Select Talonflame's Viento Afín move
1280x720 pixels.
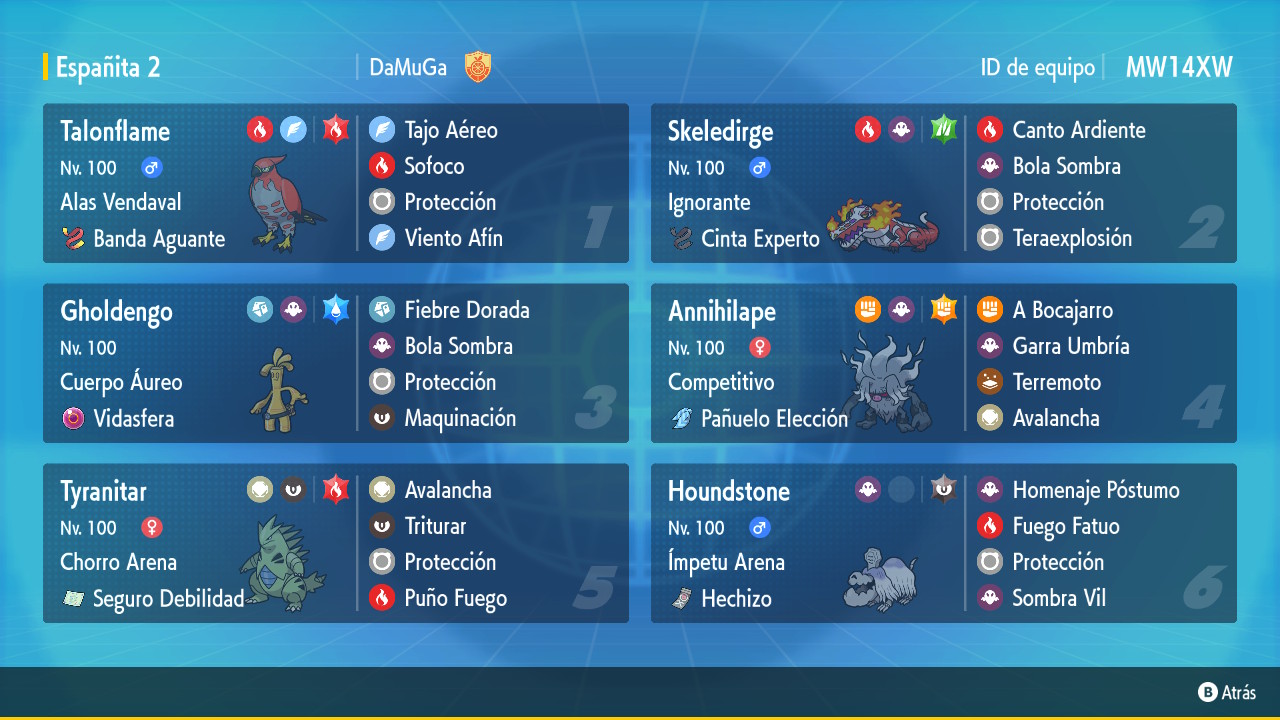tap(453, 238)
